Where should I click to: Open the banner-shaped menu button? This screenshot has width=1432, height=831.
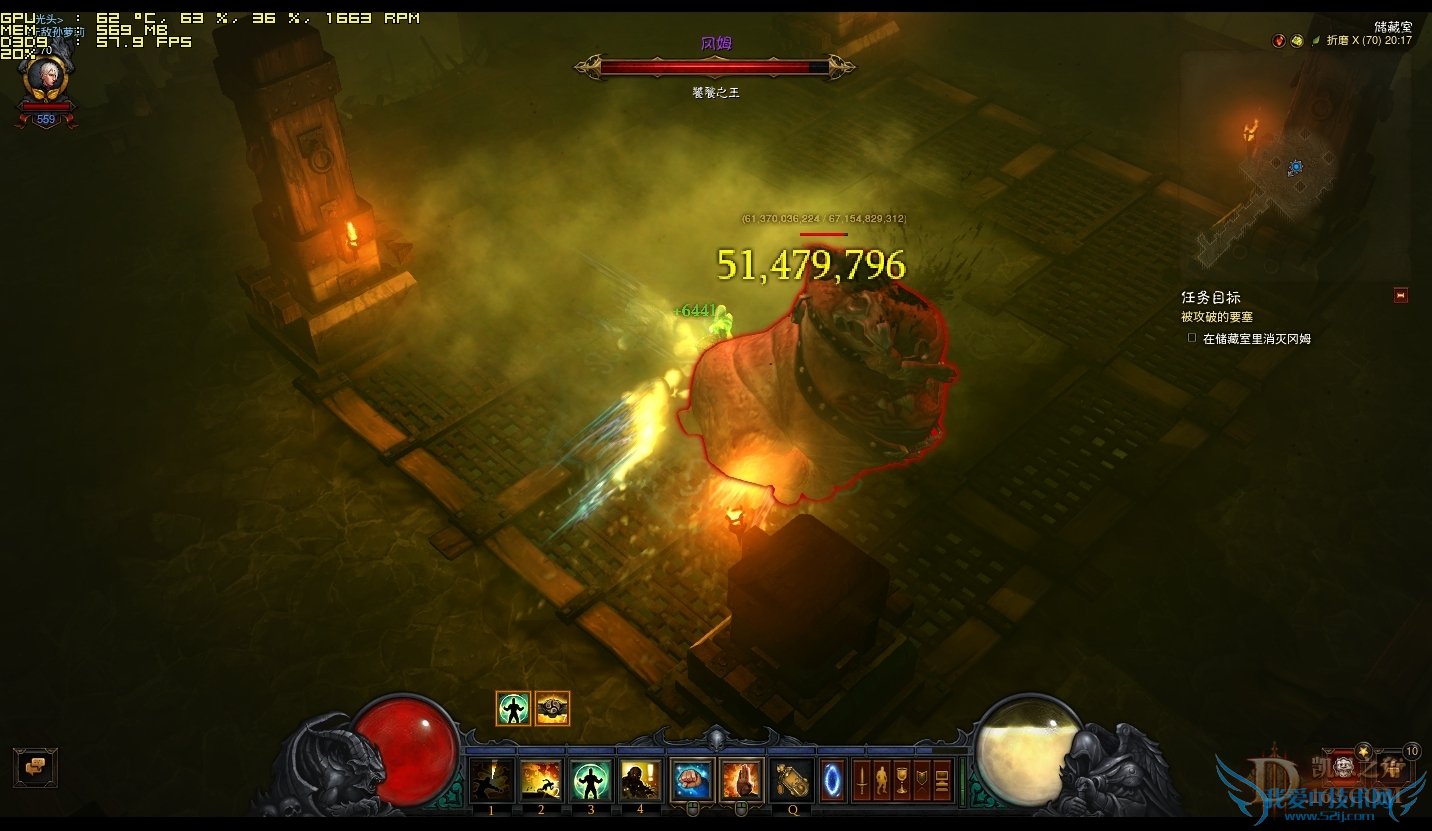[x=921, y=780]
